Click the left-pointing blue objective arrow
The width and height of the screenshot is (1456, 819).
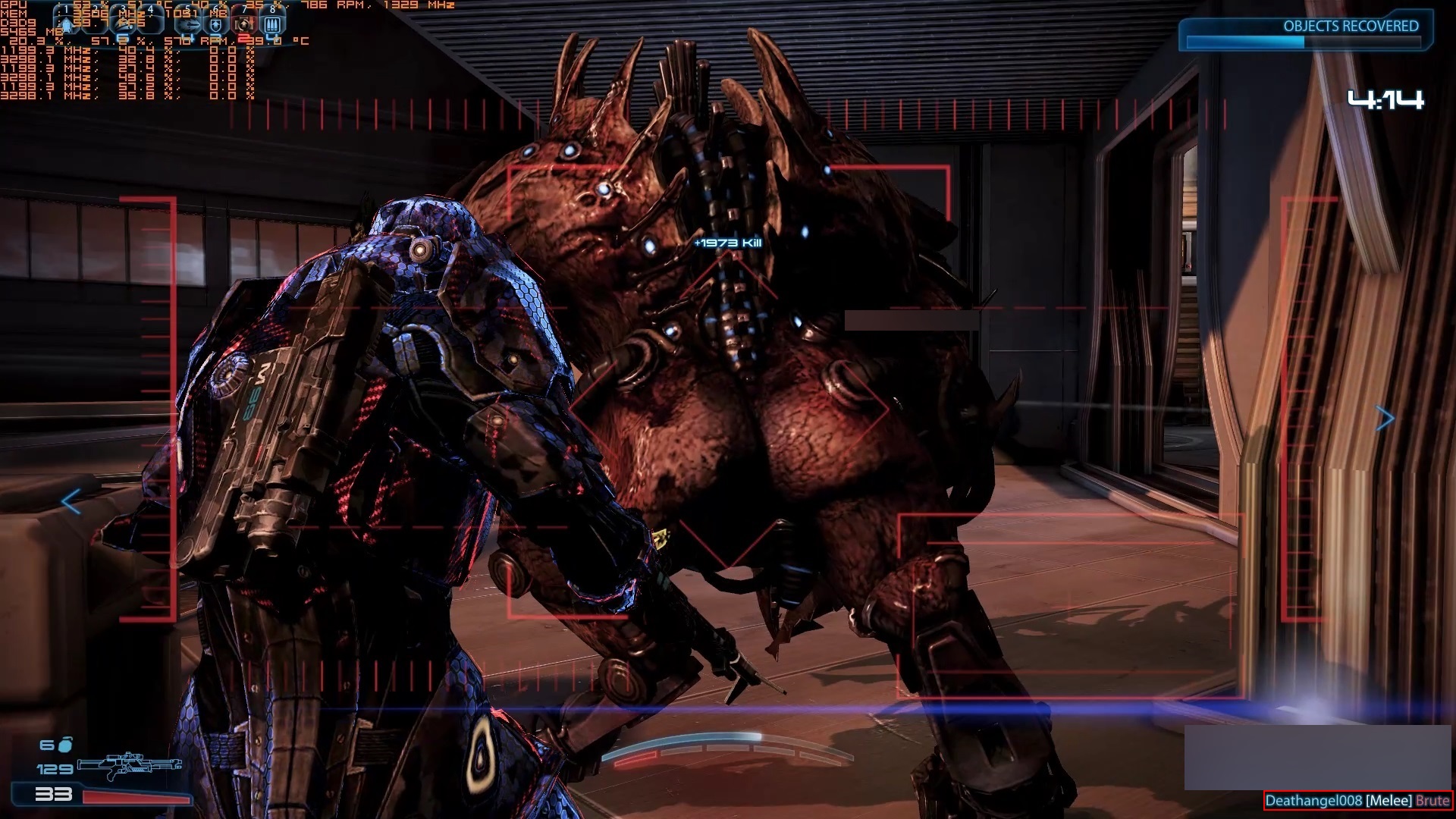tap(71, 501)
